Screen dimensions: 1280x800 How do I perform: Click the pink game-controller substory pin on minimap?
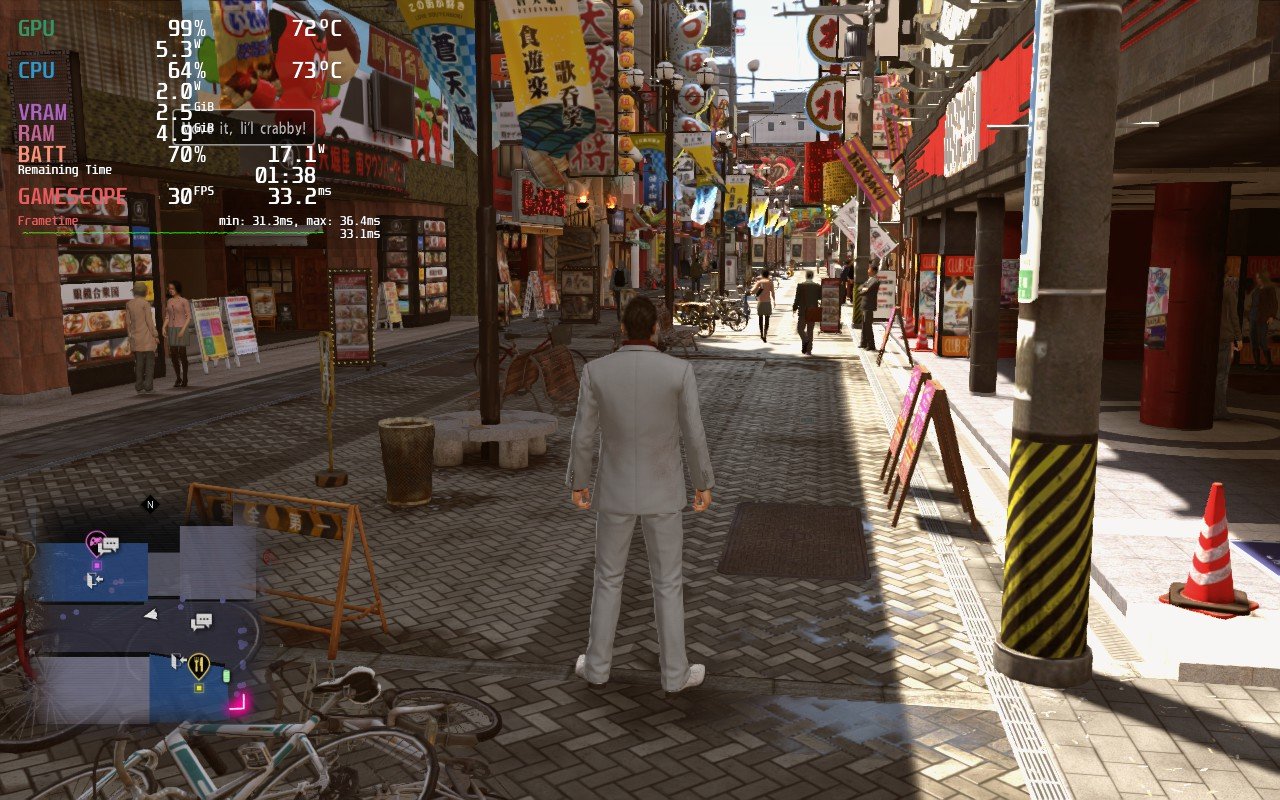pyautogui.click(x=95, y=540)
